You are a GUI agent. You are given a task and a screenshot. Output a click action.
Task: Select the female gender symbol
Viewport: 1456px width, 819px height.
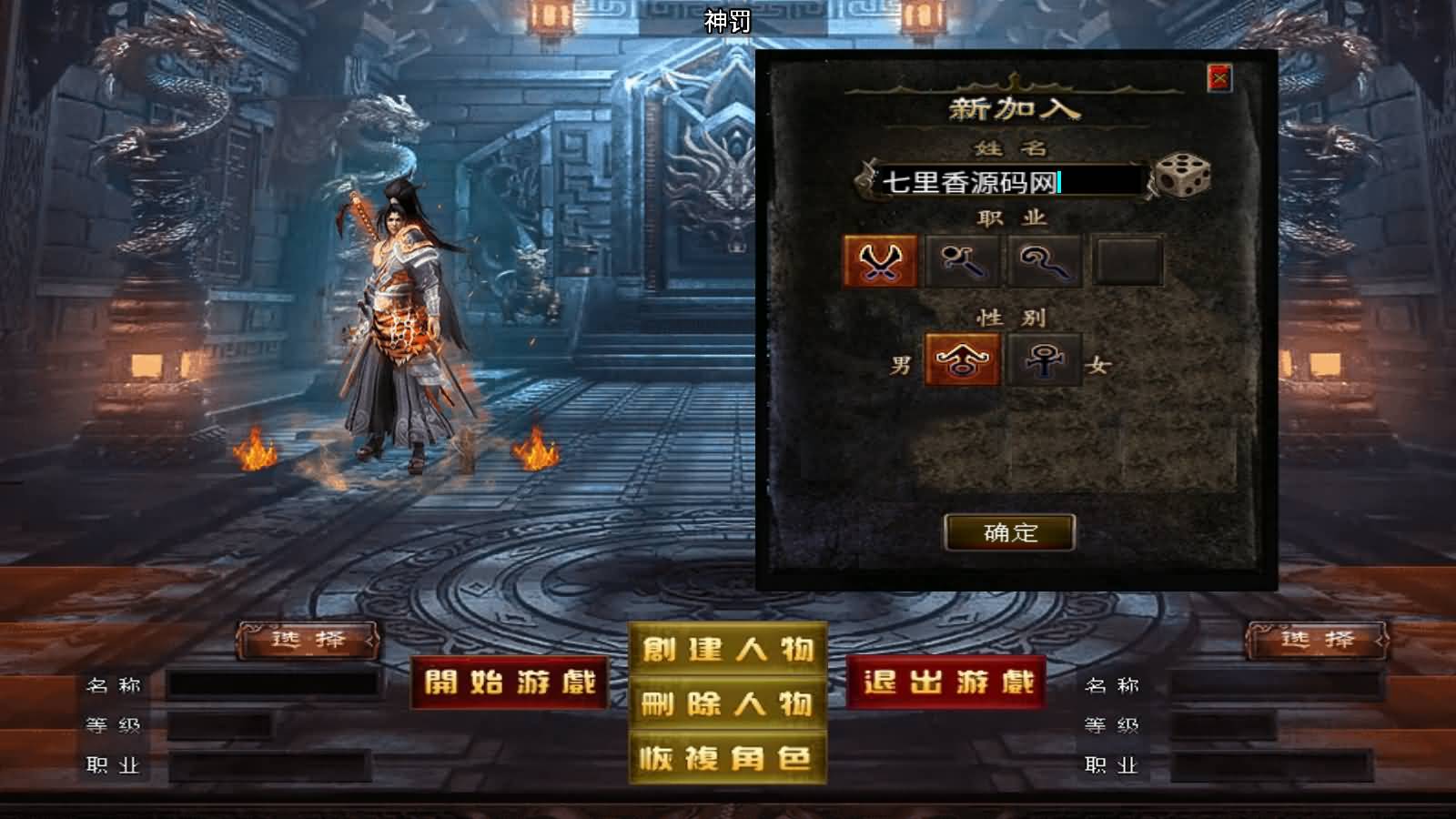[1041, 361]
